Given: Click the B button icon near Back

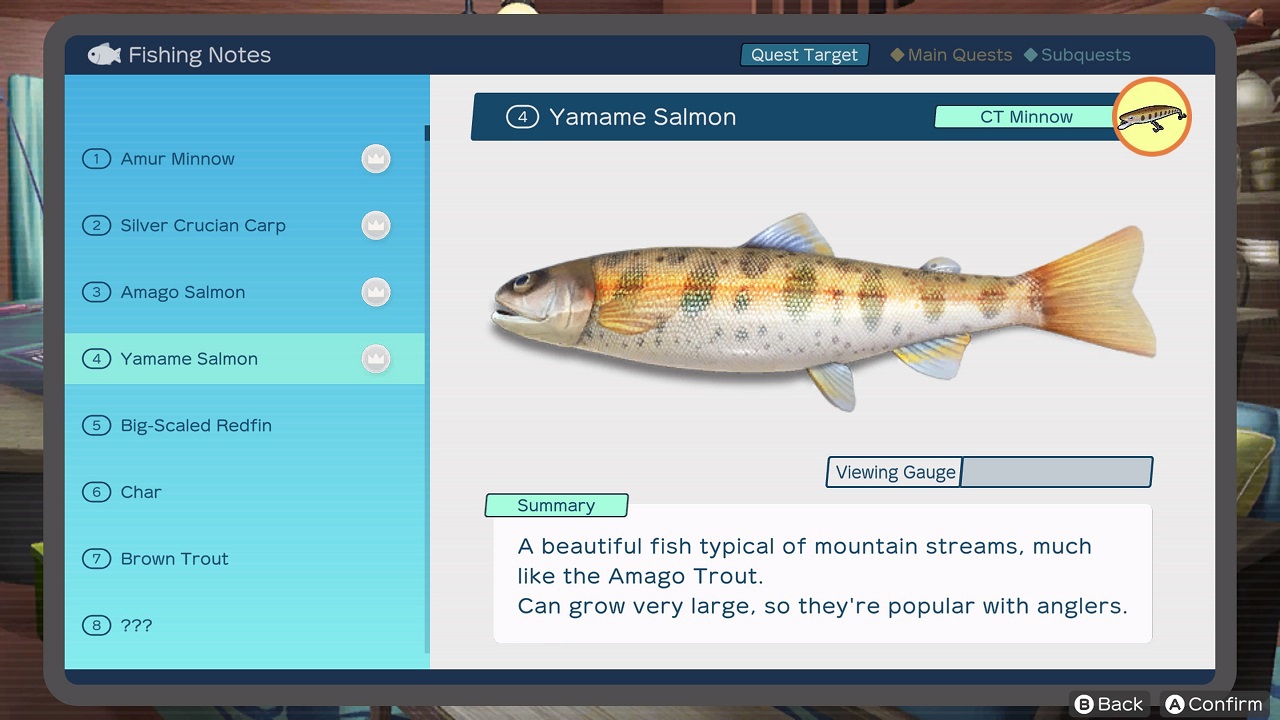Looking at the screenshot, I should coord(1085,704).
